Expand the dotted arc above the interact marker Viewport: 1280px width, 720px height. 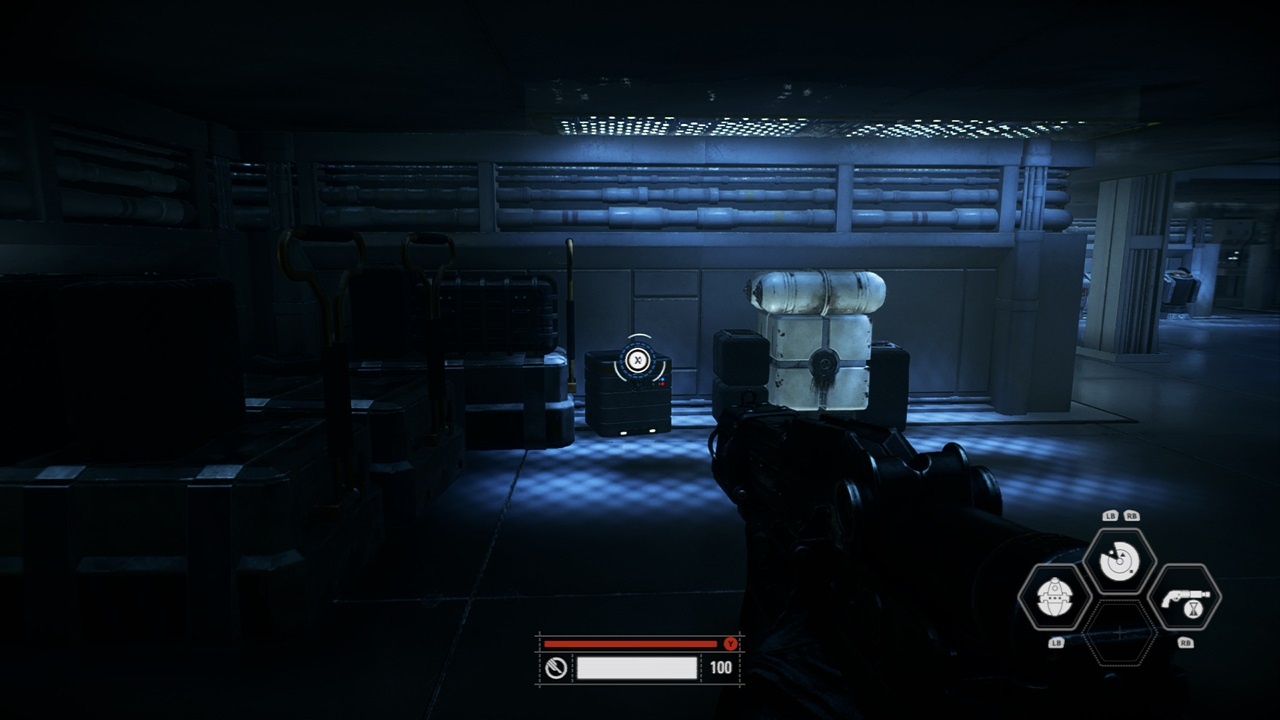[640, 334]
